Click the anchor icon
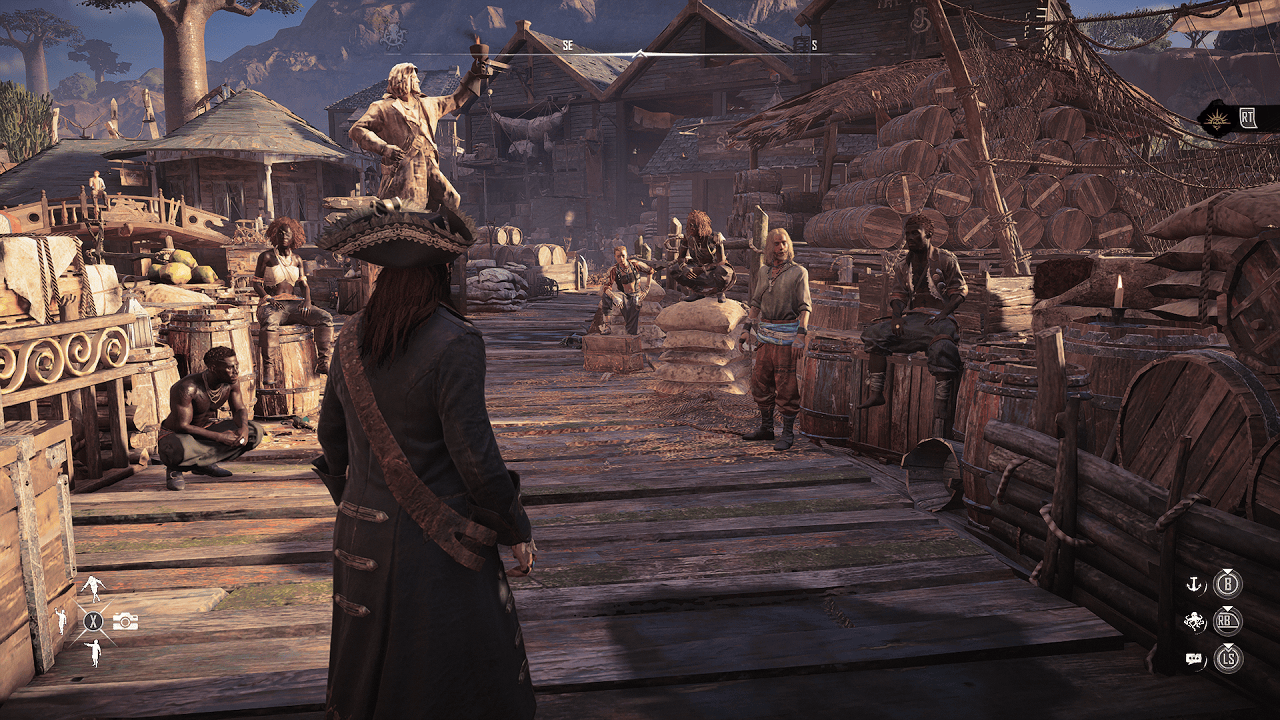The image size is (1280, 720). click(x=1192, y=585)
